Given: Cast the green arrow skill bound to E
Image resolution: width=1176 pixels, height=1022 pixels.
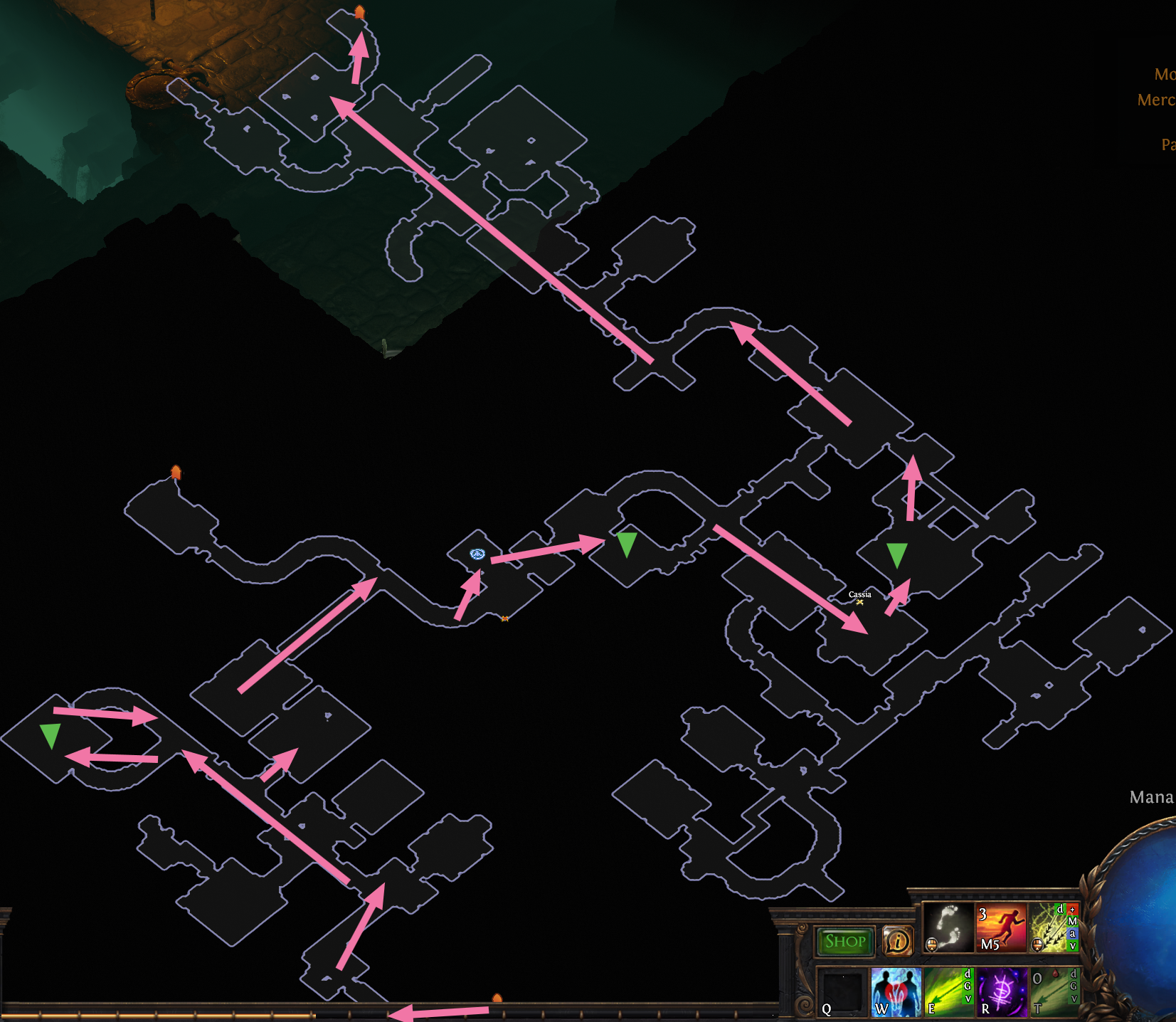Looking at the screenshot, I should pyautogui.click(x=946, y=991).
